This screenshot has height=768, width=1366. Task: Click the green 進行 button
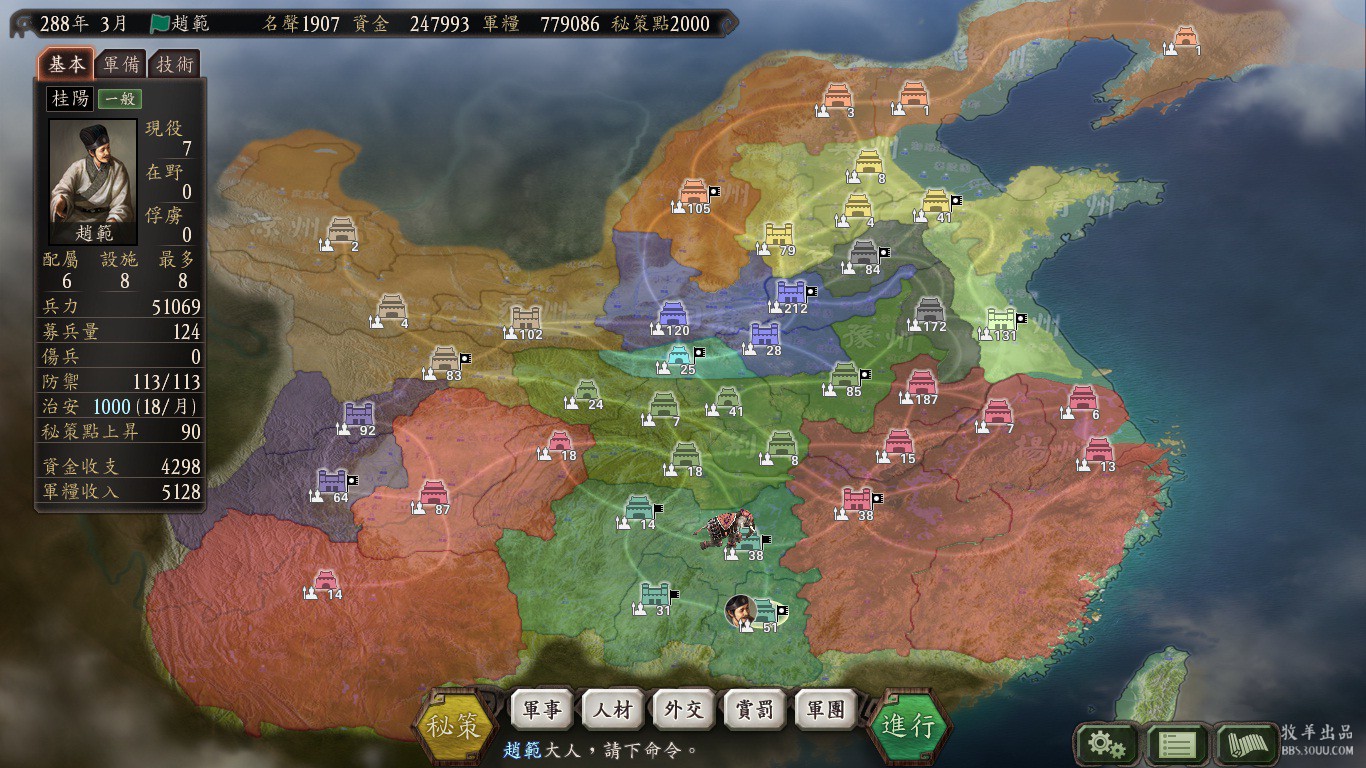[x=909, y=725]
